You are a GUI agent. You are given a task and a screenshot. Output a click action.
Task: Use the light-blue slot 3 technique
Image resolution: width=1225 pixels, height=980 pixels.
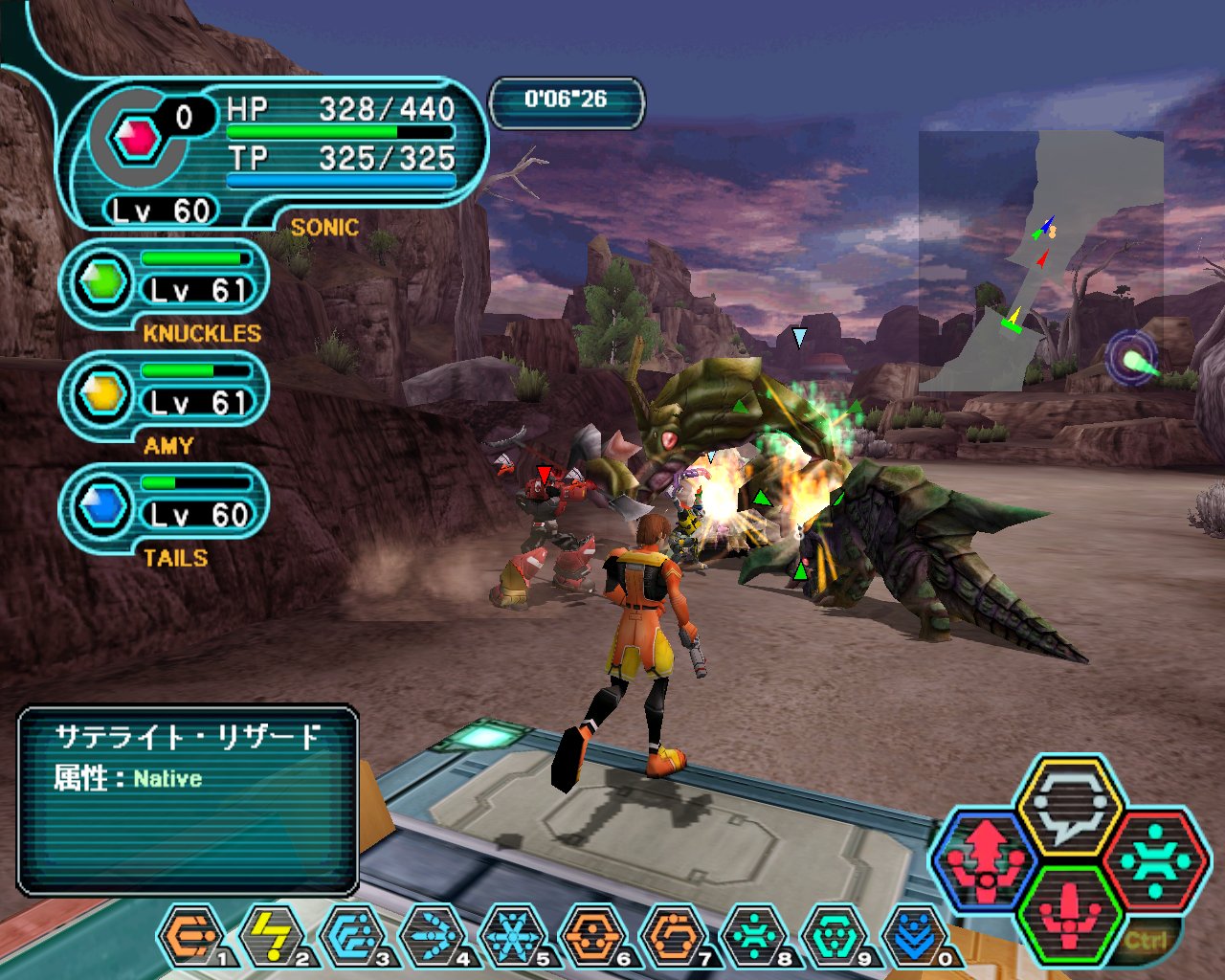(352, 935)
